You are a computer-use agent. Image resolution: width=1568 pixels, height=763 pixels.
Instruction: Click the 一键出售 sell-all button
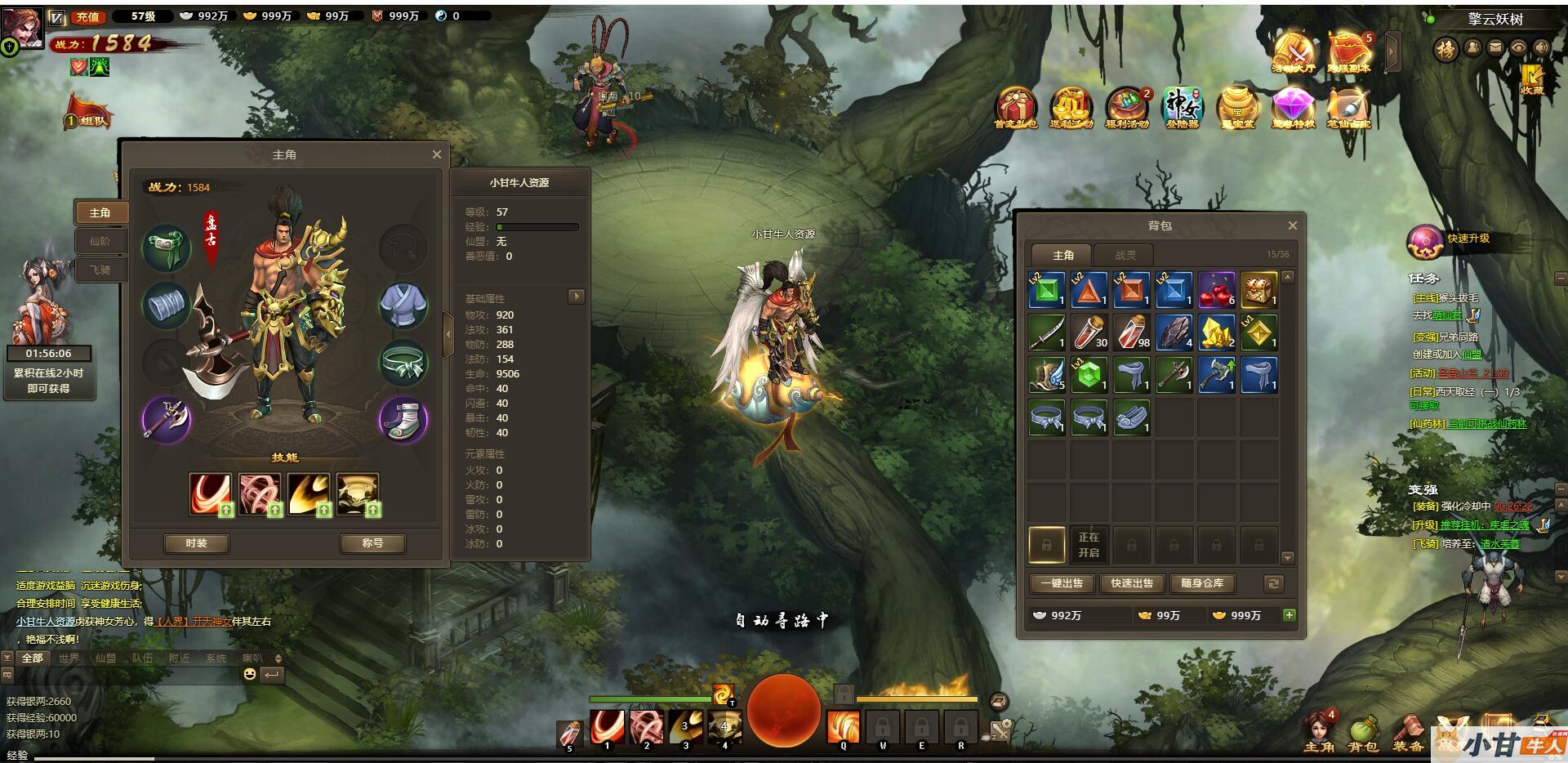pyautogui.click(x=1062, y=583)
